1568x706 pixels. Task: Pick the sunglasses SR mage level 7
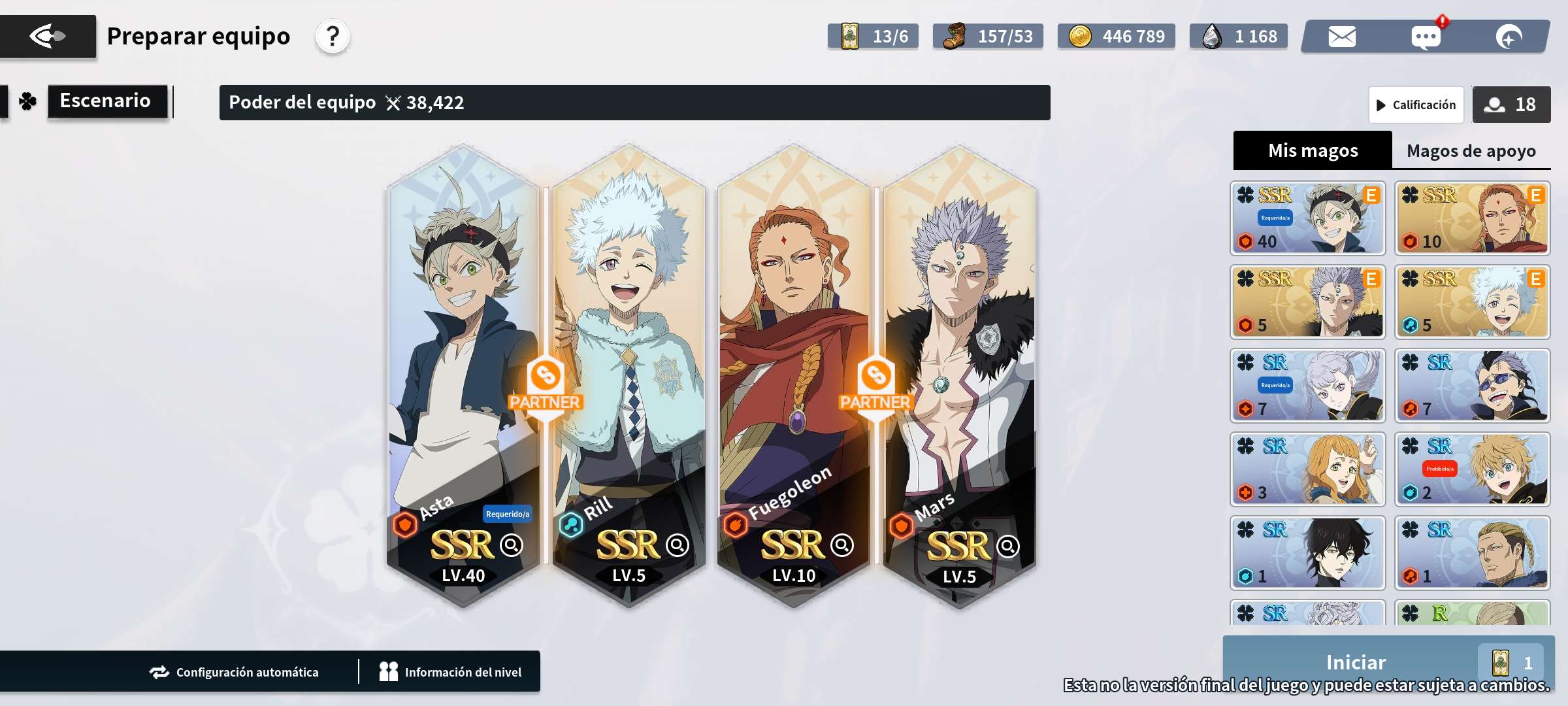pos(1472,386)
